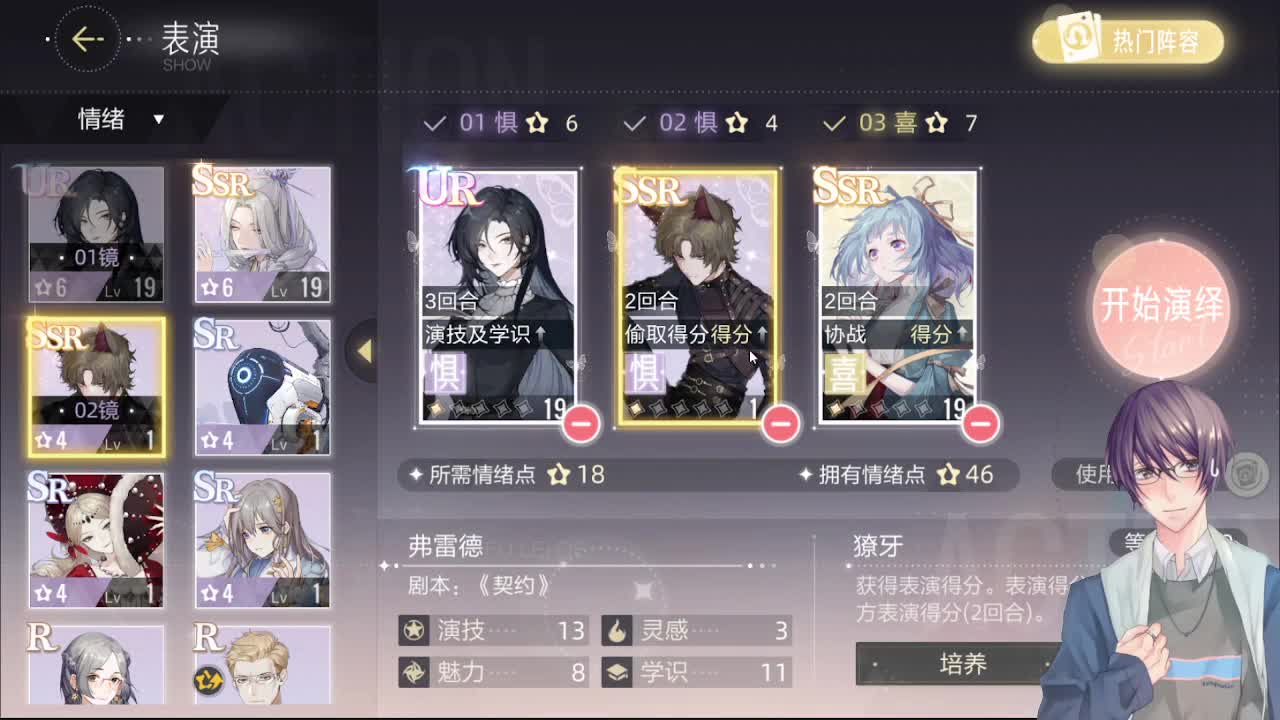The image size is (1280, 720).
Task: Expand options under the 獠牙 skill description
Action: [963, 664]
